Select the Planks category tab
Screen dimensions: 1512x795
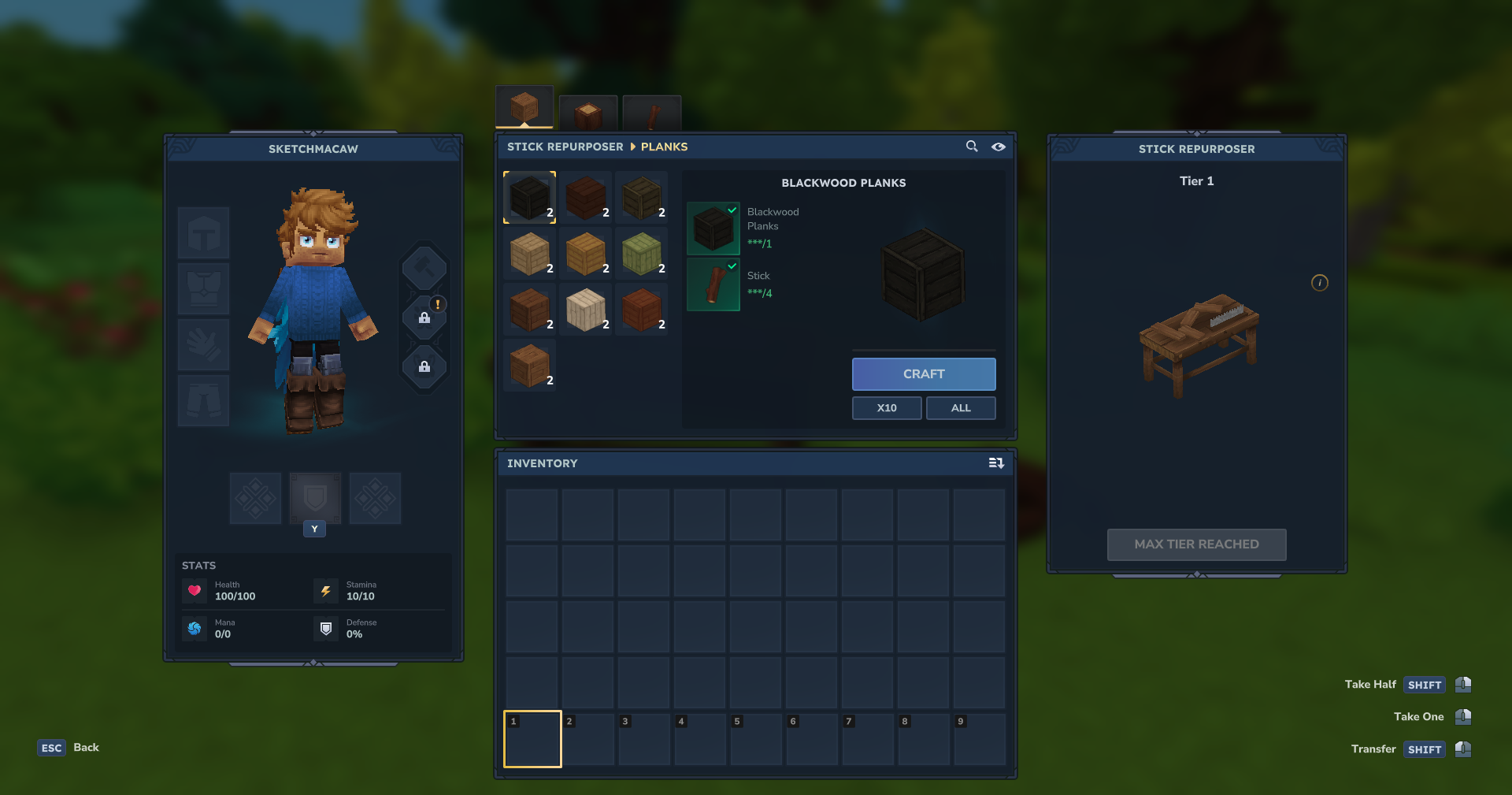coord(524,107)
